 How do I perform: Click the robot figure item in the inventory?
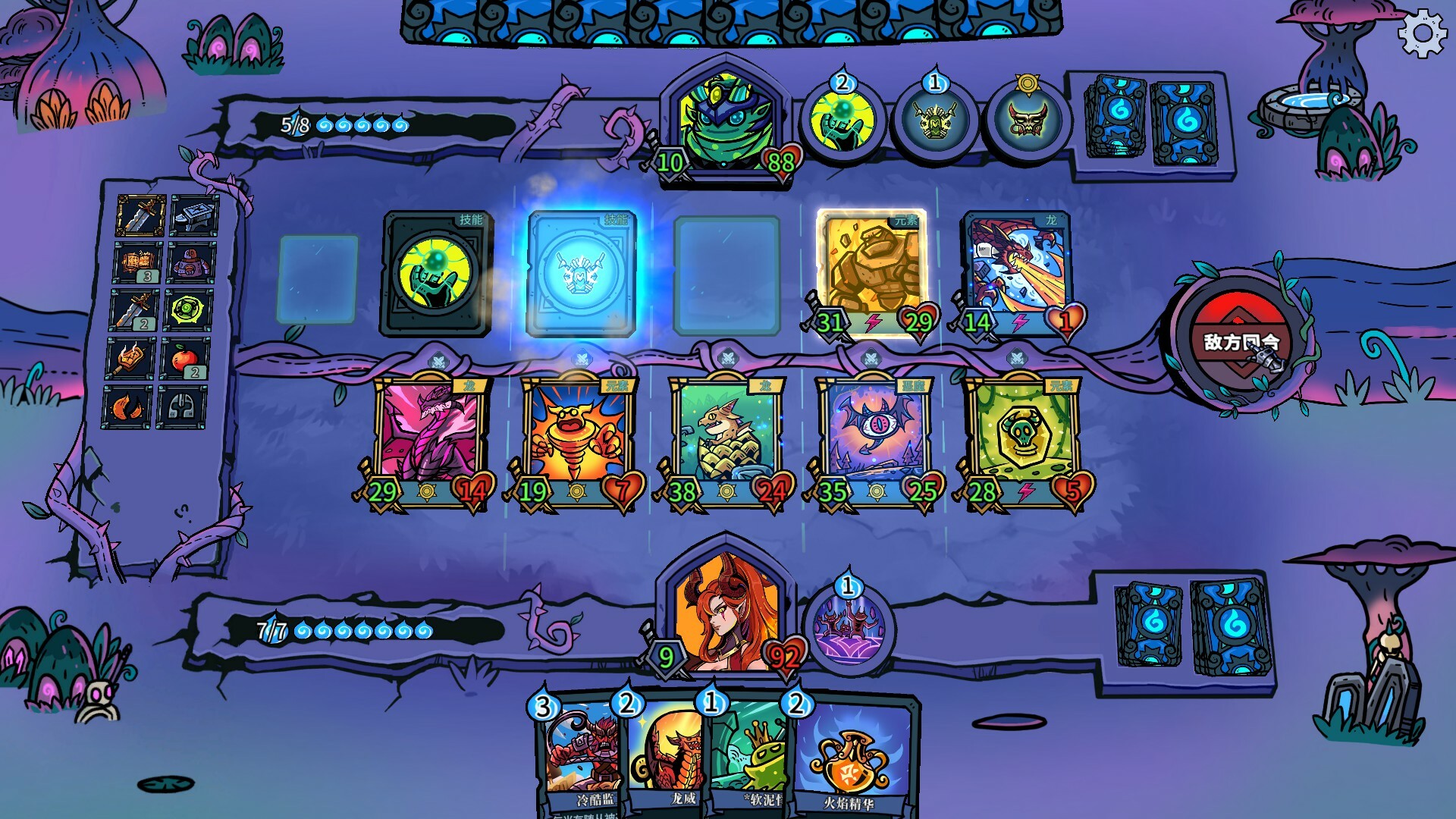(x=190, y=262)
